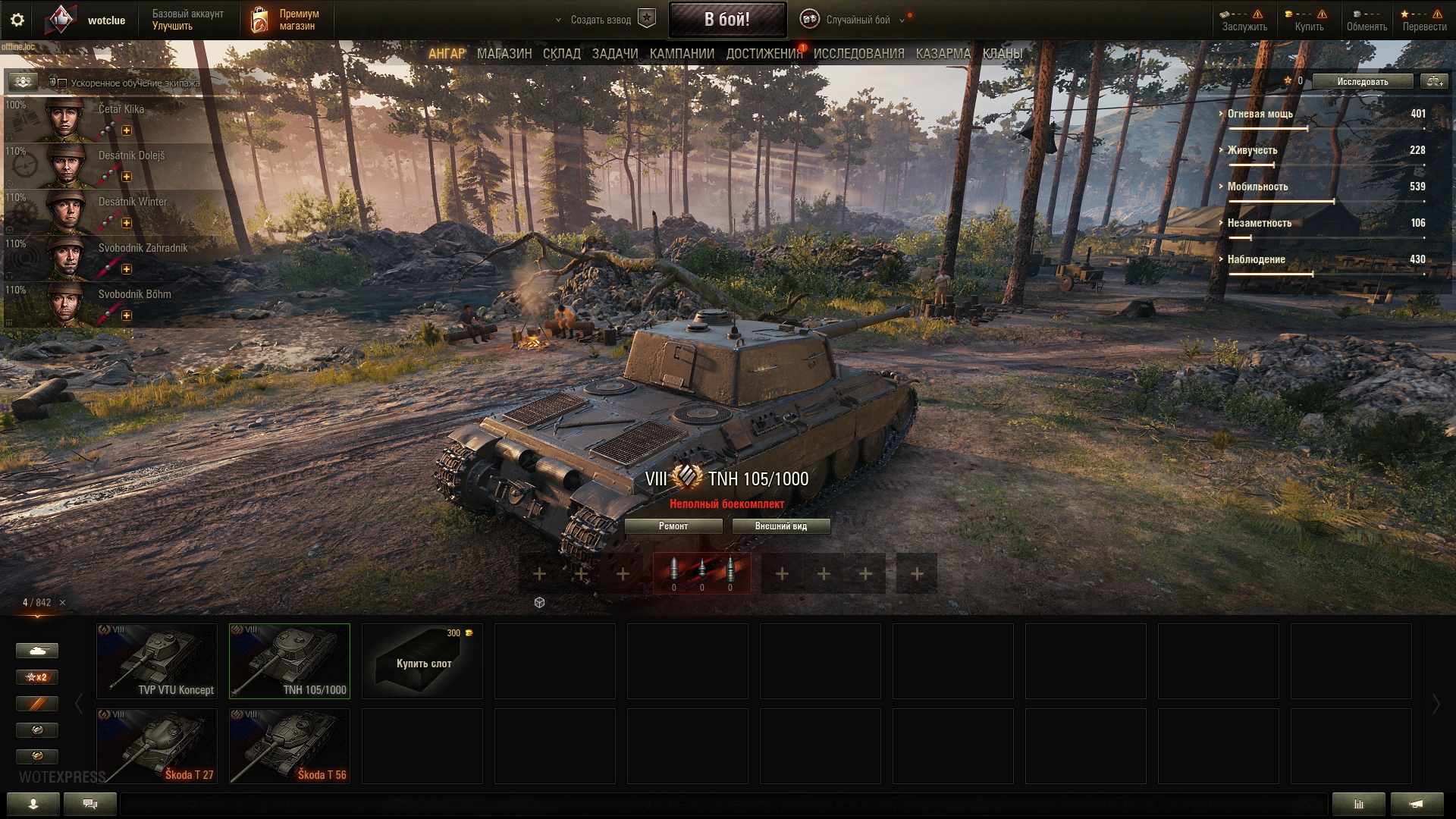Select the Škoda T 56 tank
This screenshot has height=819, width=1456.
pyautogui.click(x=290, y=746)
